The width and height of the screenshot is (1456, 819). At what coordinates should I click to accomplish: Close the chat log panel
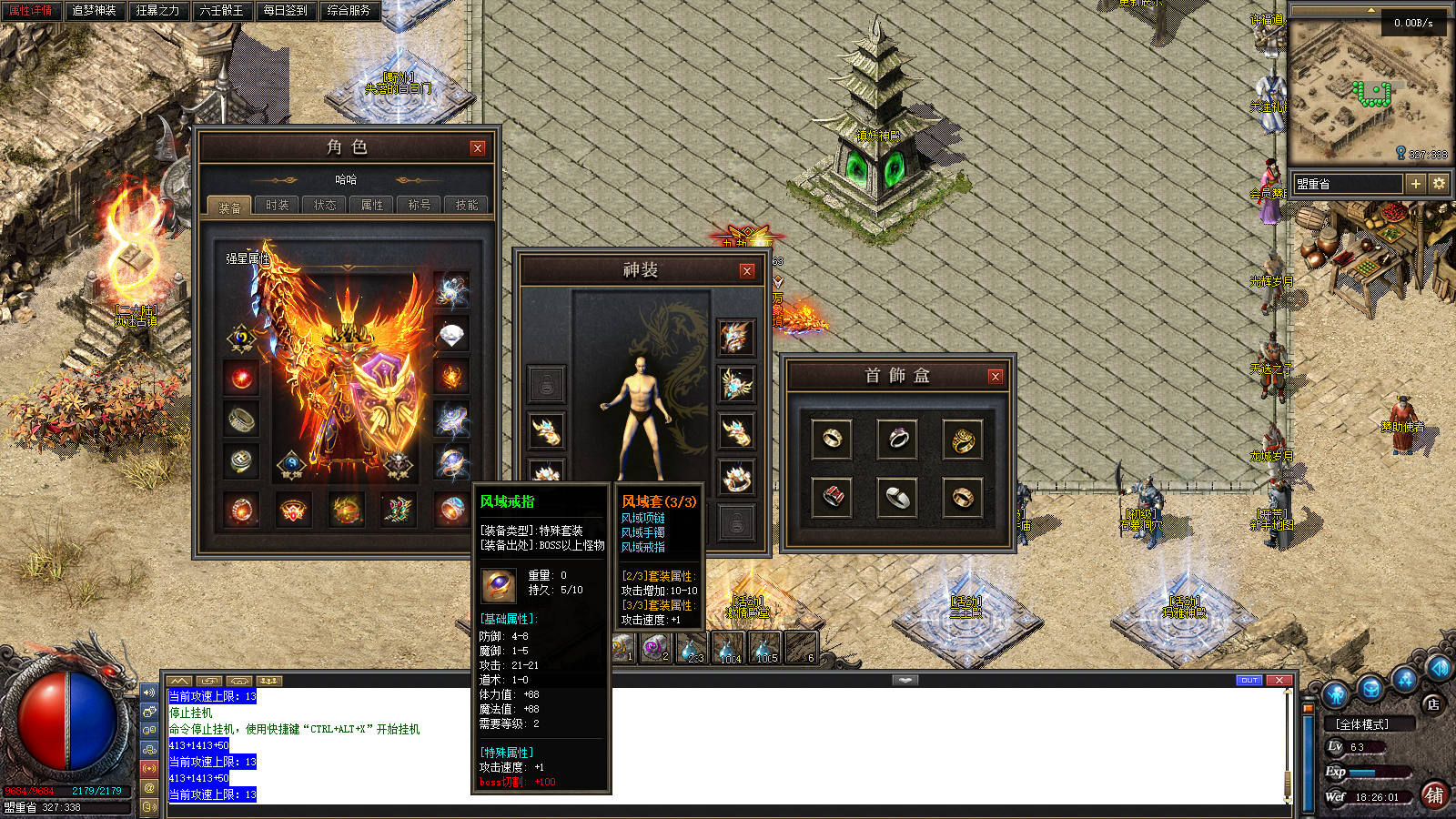click(1279, 681)
